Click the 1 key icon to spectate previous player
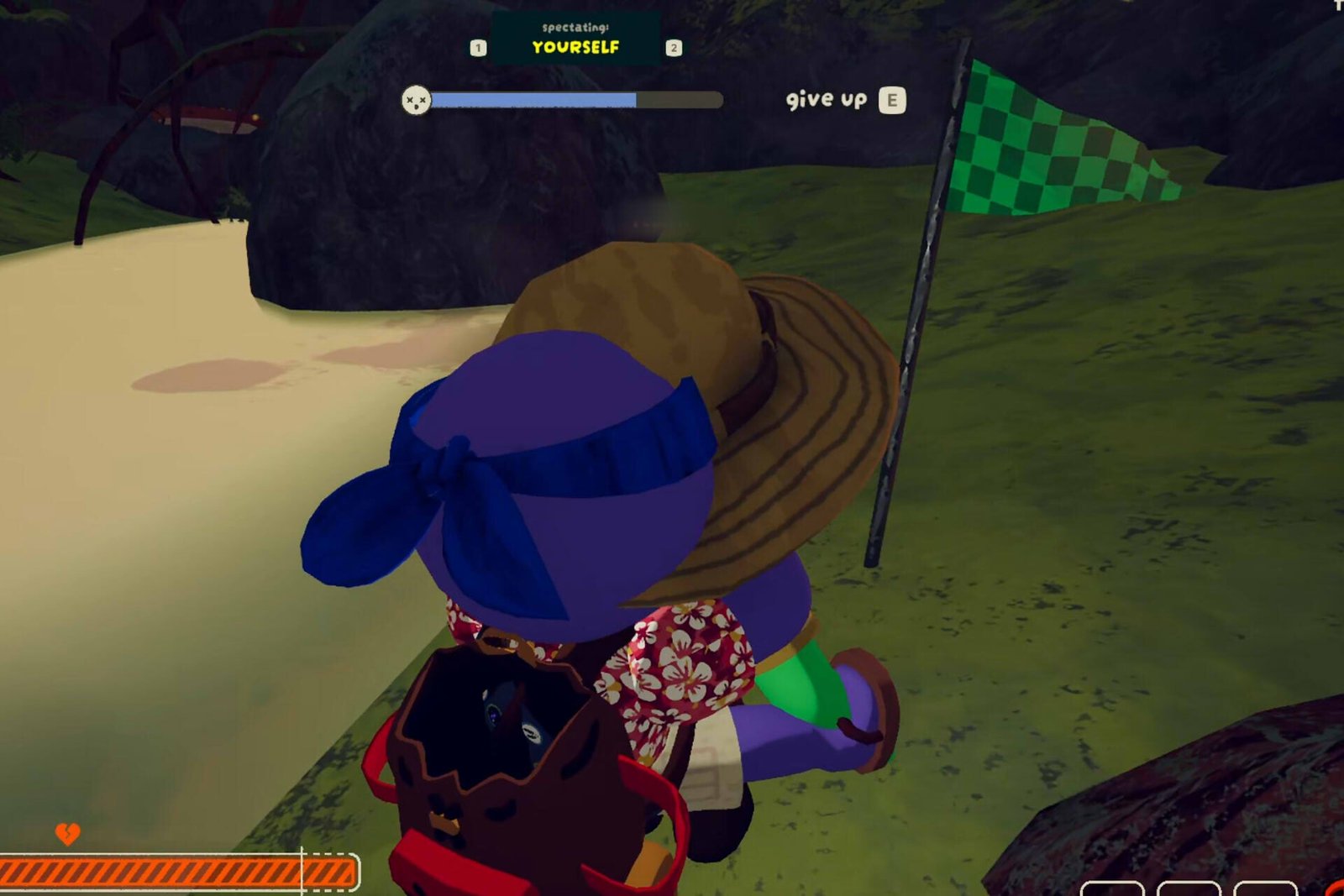This screenshot has height=896, width=1344. [479, 48]
